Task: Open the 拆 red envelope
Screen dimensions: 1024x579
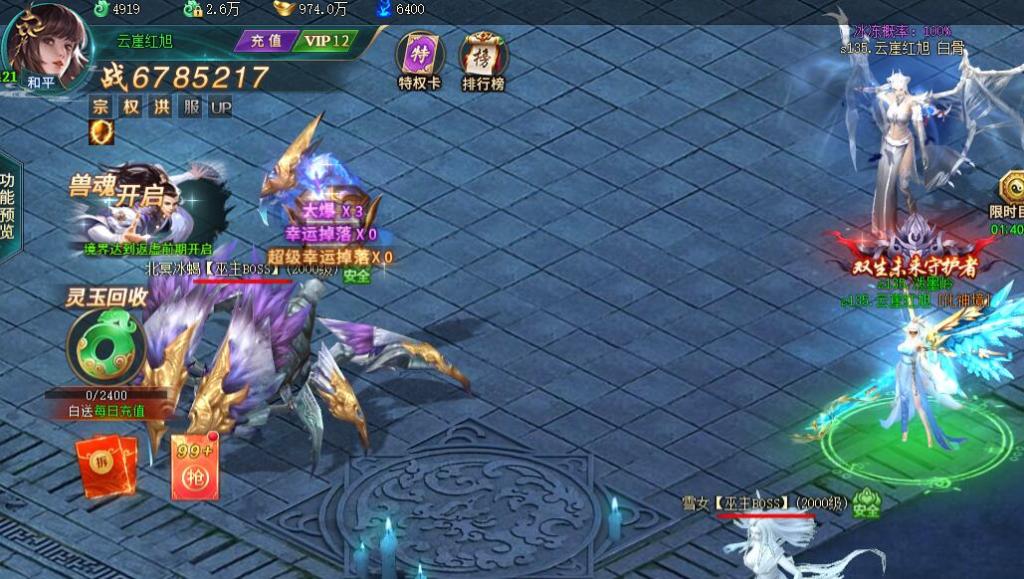Action: (x=107, y=468)
